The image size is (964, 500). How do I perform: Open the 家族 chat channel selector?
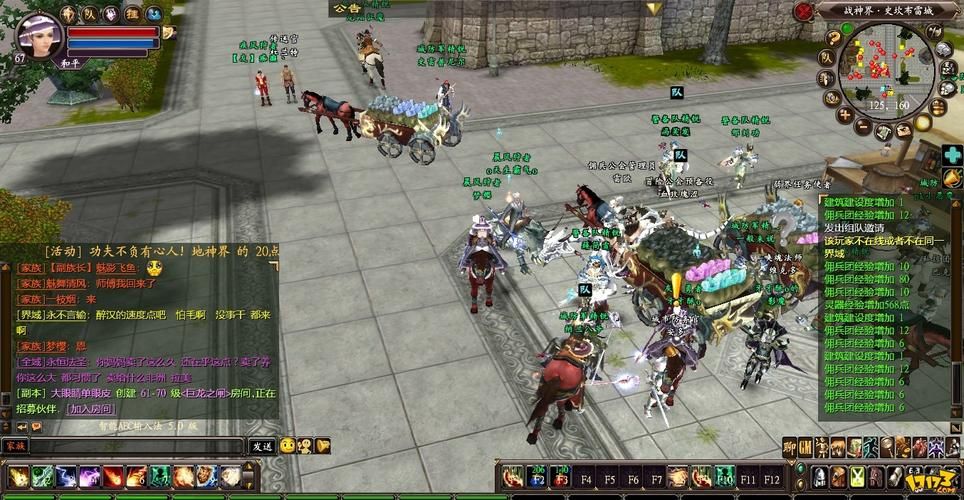(15, 446)
